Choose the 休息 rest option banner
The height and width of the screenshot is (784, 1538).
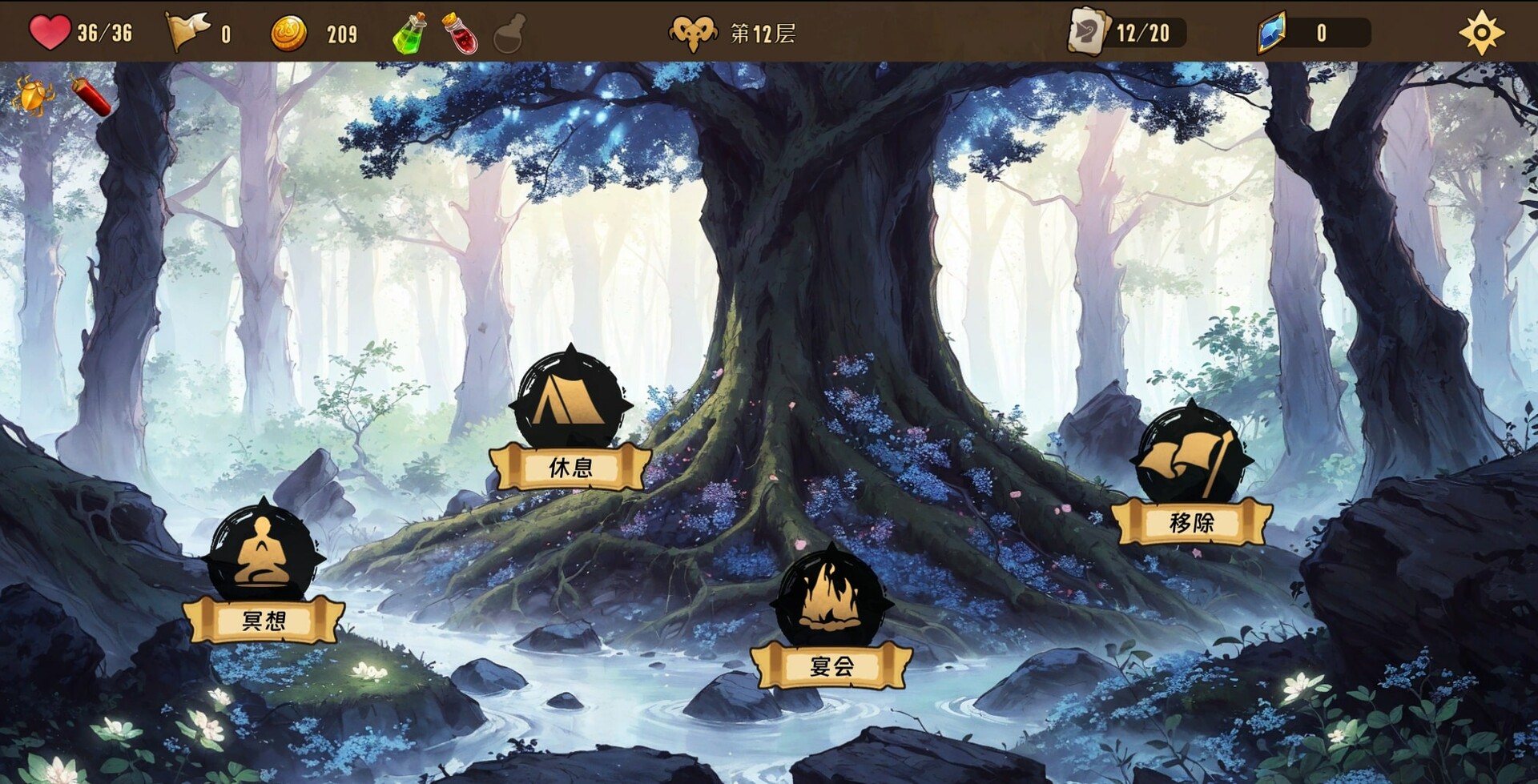click(571, 467)
